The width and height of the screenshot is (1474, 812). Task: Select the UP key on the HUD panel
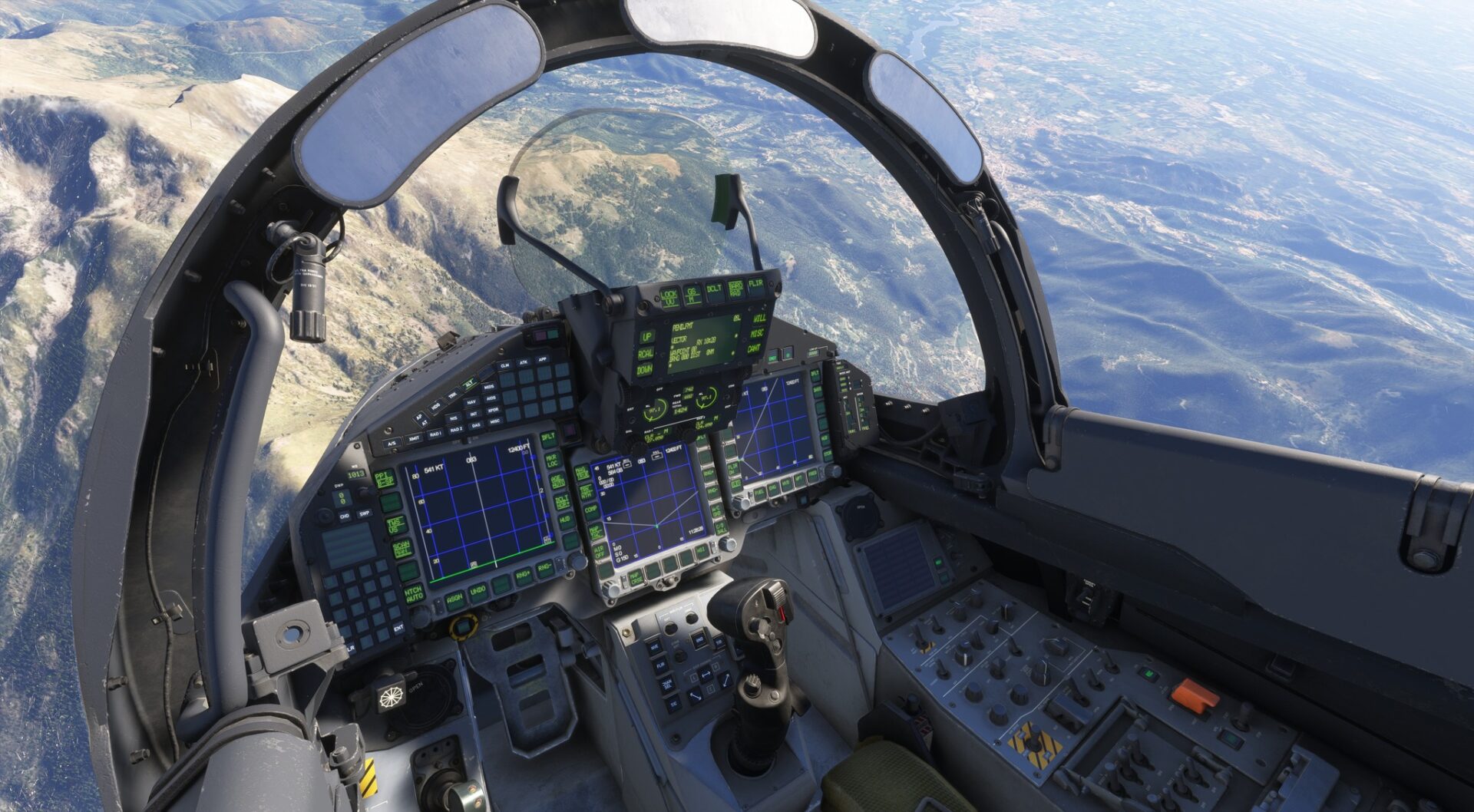647,338
